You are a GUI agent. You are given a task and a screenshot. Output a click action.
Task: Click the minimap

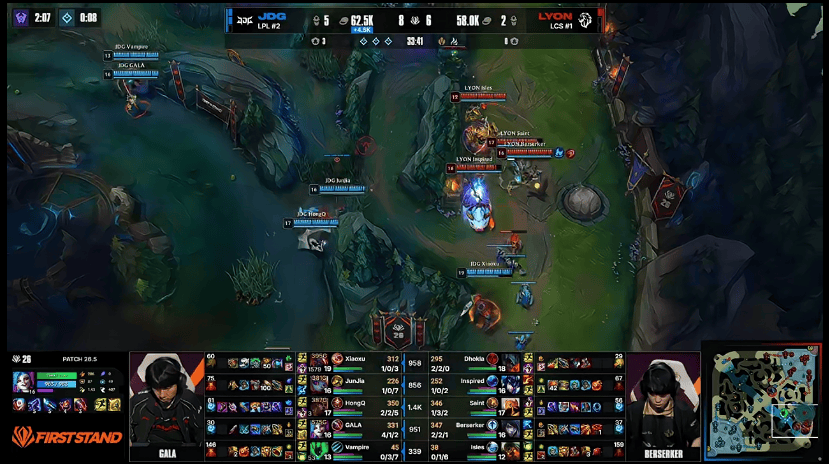(765, 405)
